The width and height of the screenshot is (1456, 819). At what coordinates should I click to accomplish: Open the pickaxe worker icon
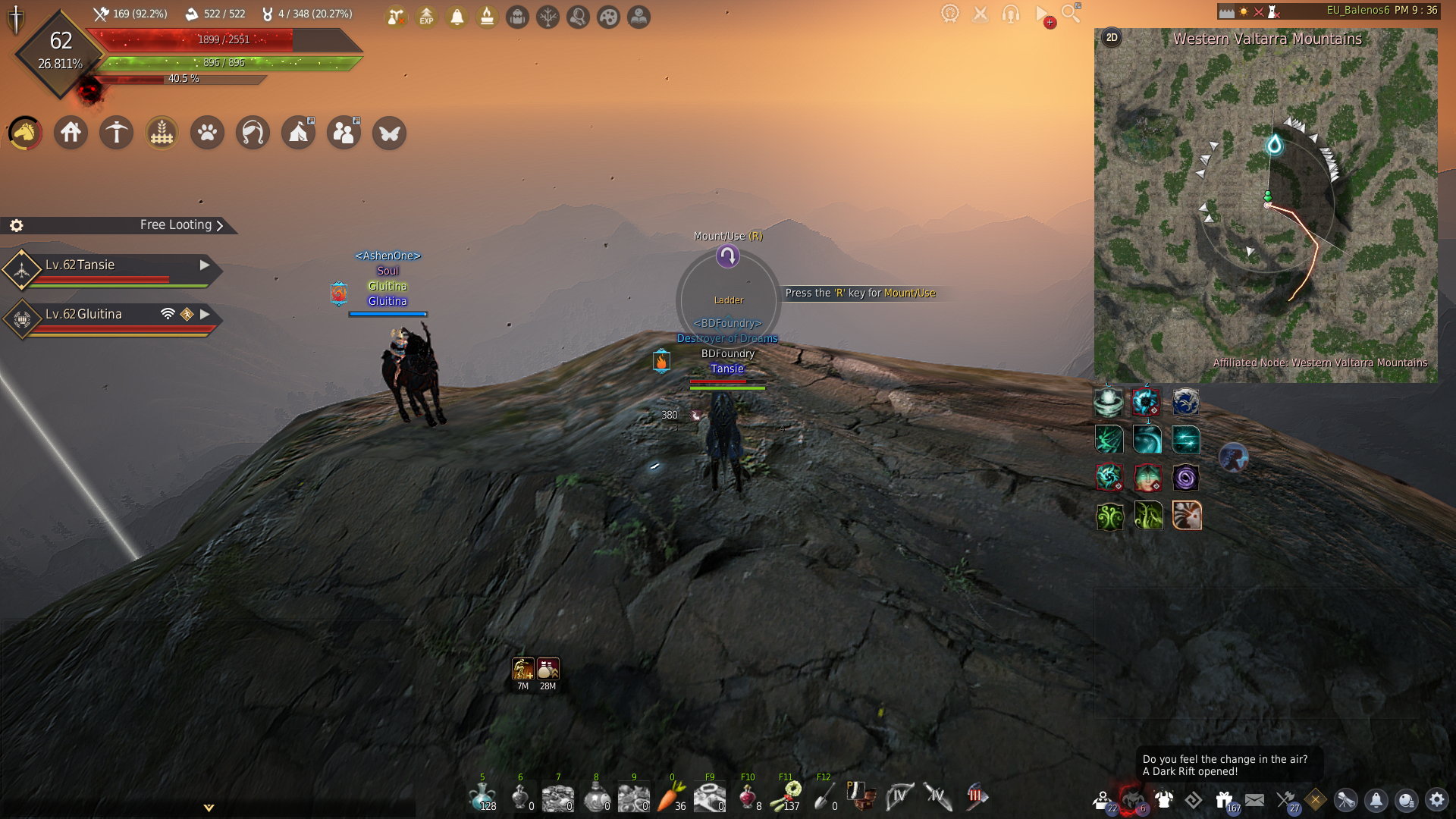click(x=117, y=133)
